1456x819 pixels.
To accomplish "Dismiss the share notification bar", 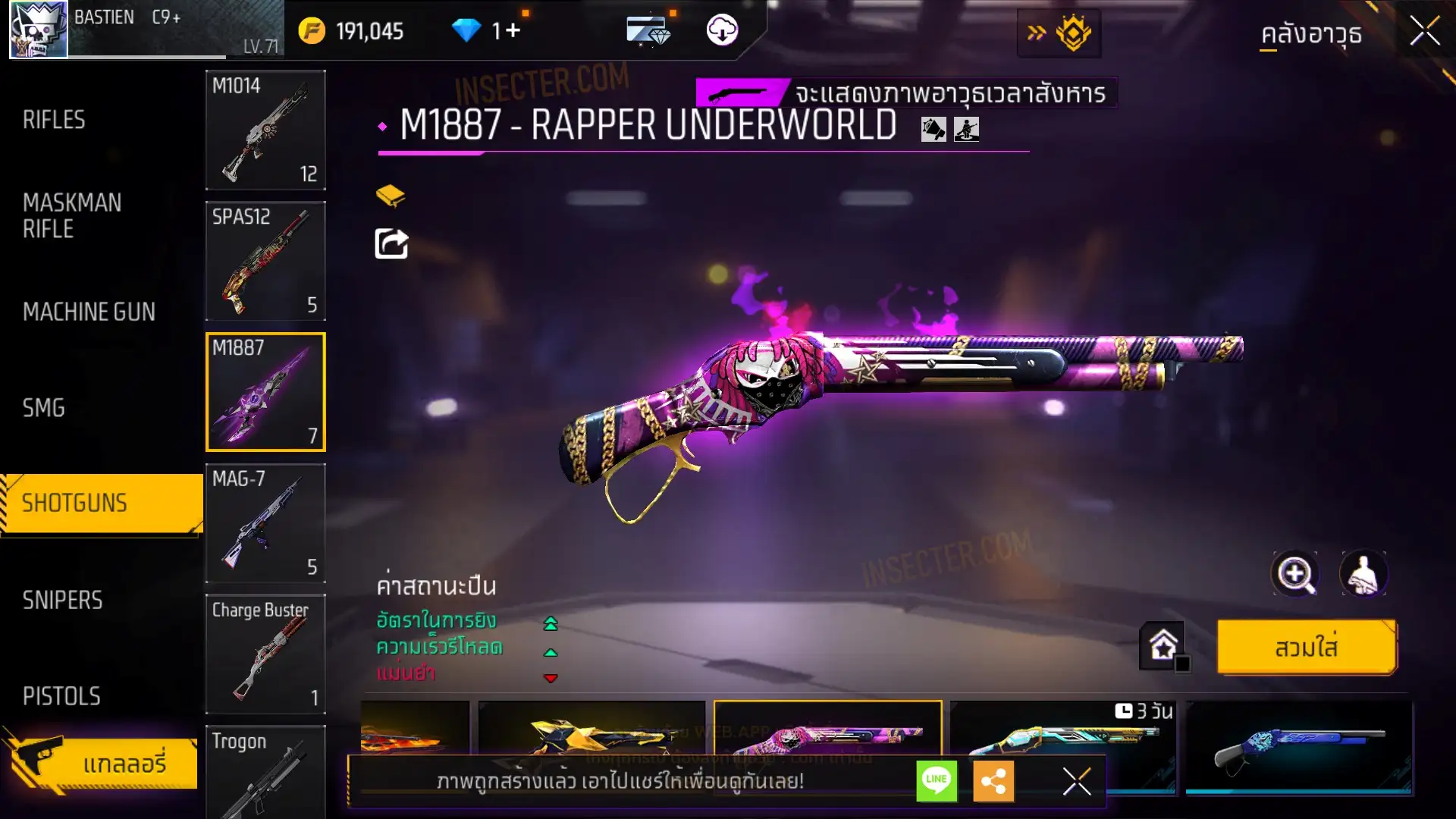I will point(1076,781).
